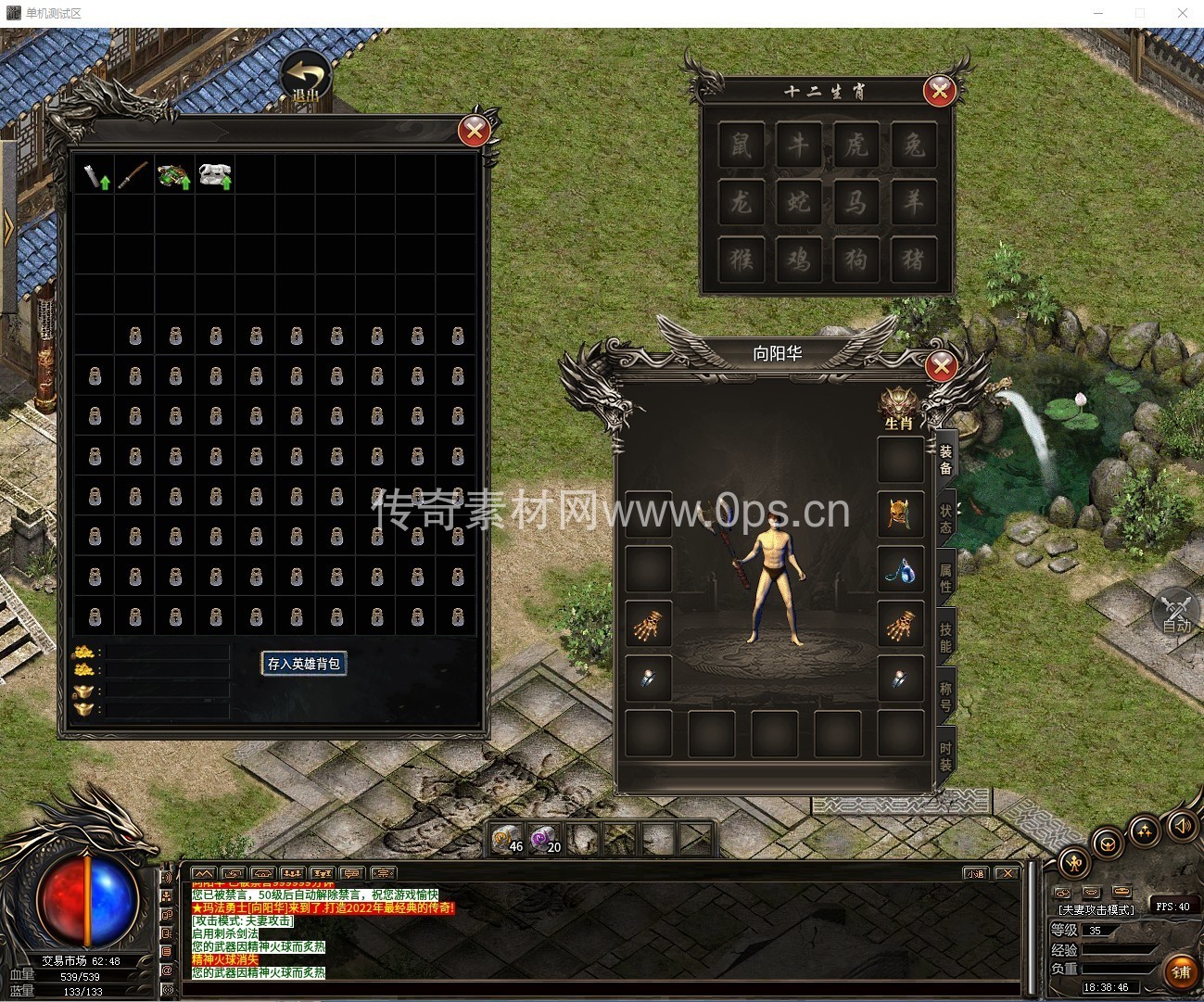
Task: Select the green armor item in bag
Action: point(173,175)
